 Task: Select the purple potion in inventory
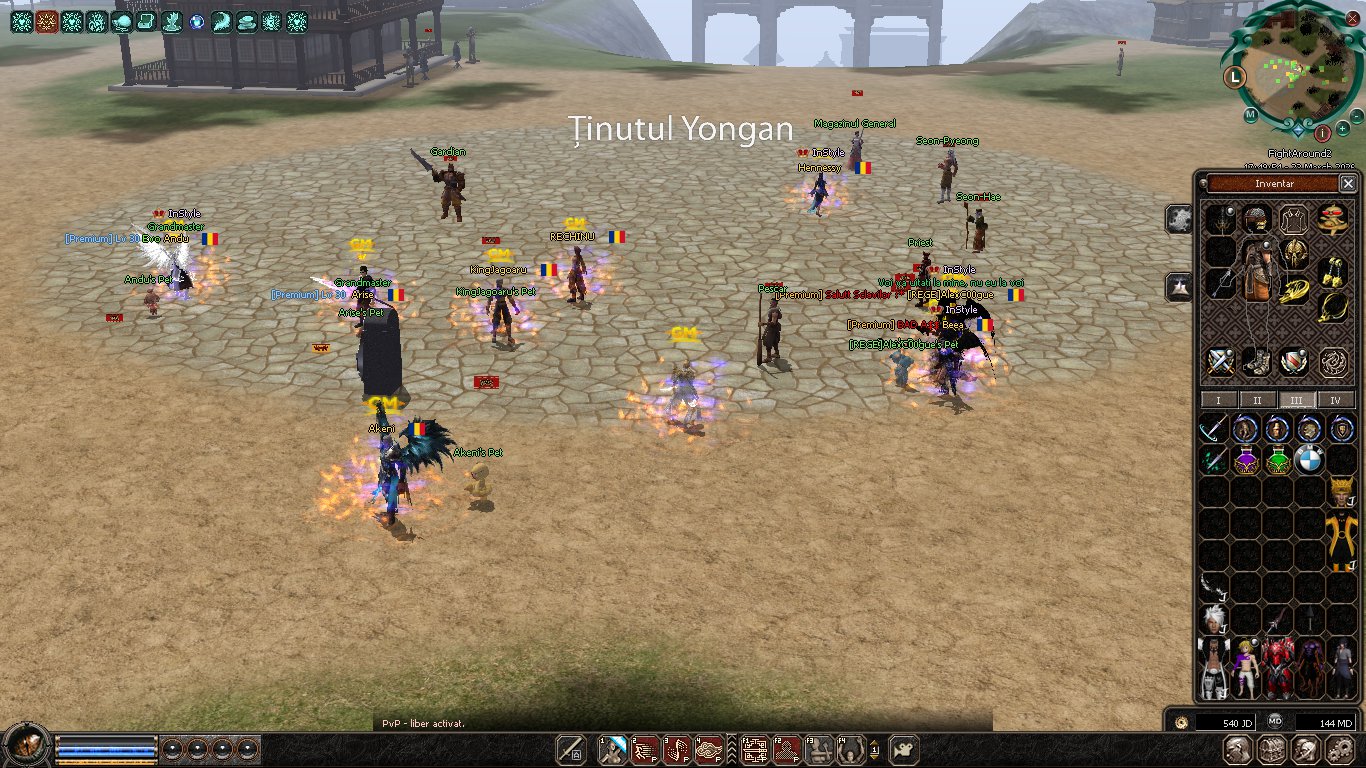click(1245, 461)
